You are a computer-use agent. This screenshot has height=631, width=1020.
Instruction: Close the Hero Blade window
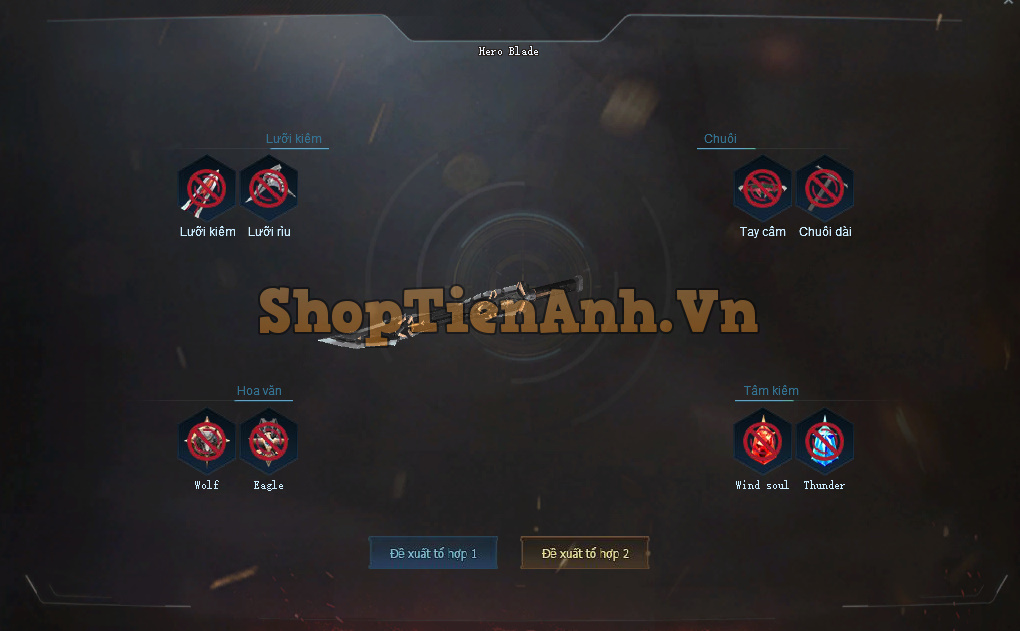[x=1008, y=4]
